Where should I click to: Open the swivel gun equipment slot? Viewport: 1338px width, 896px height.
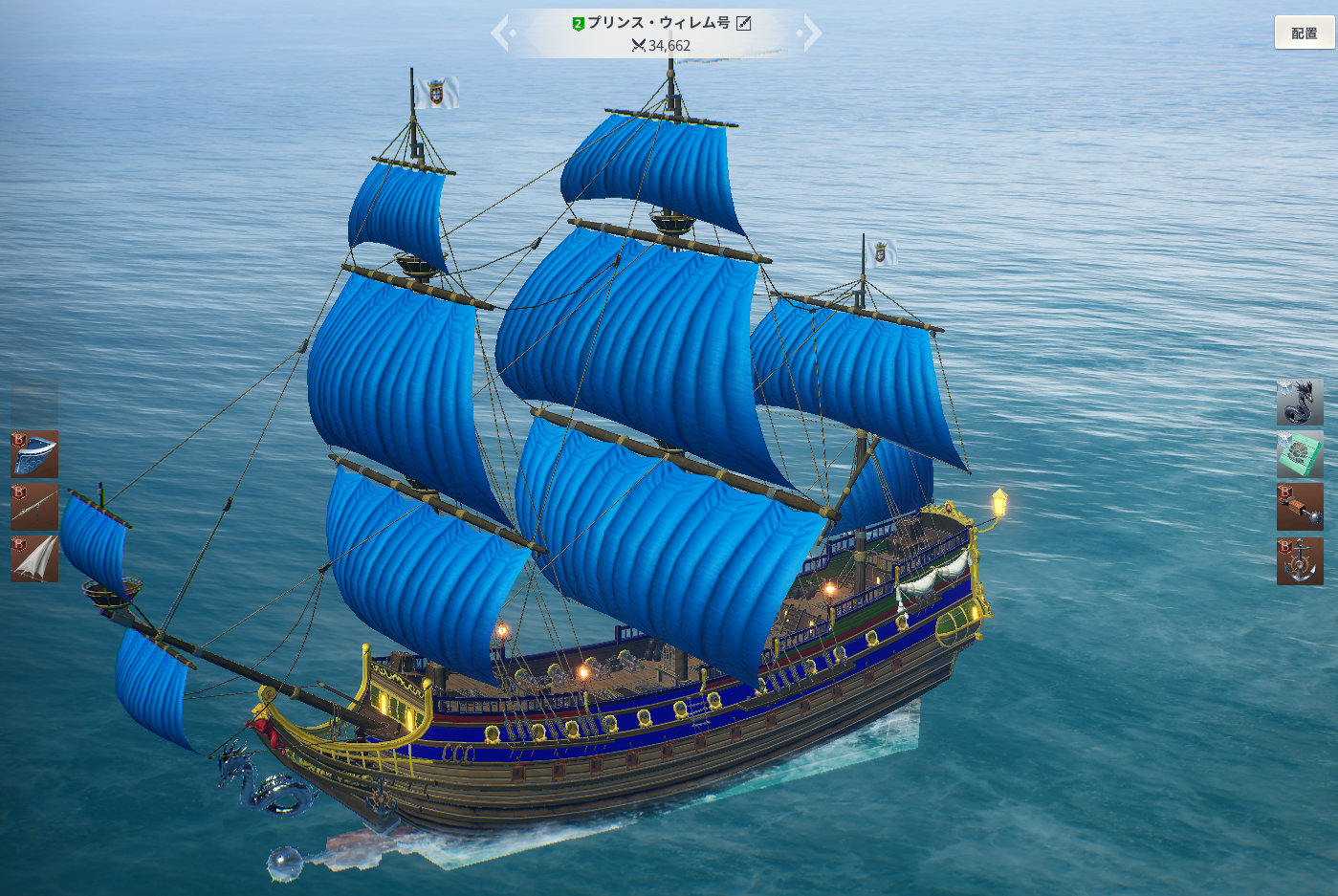coord(34,507)
